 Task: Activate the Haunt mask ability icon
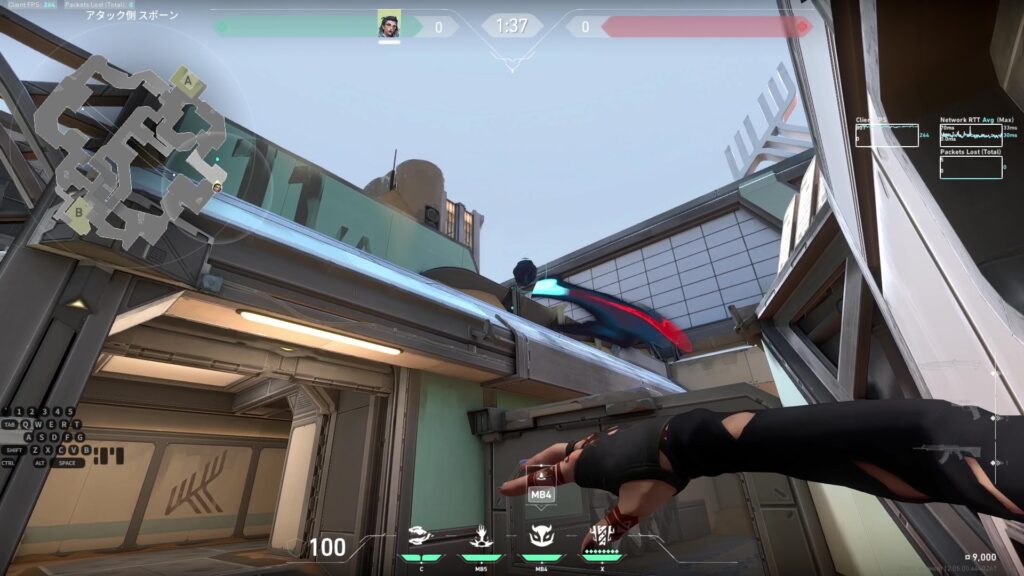point(541,536)
